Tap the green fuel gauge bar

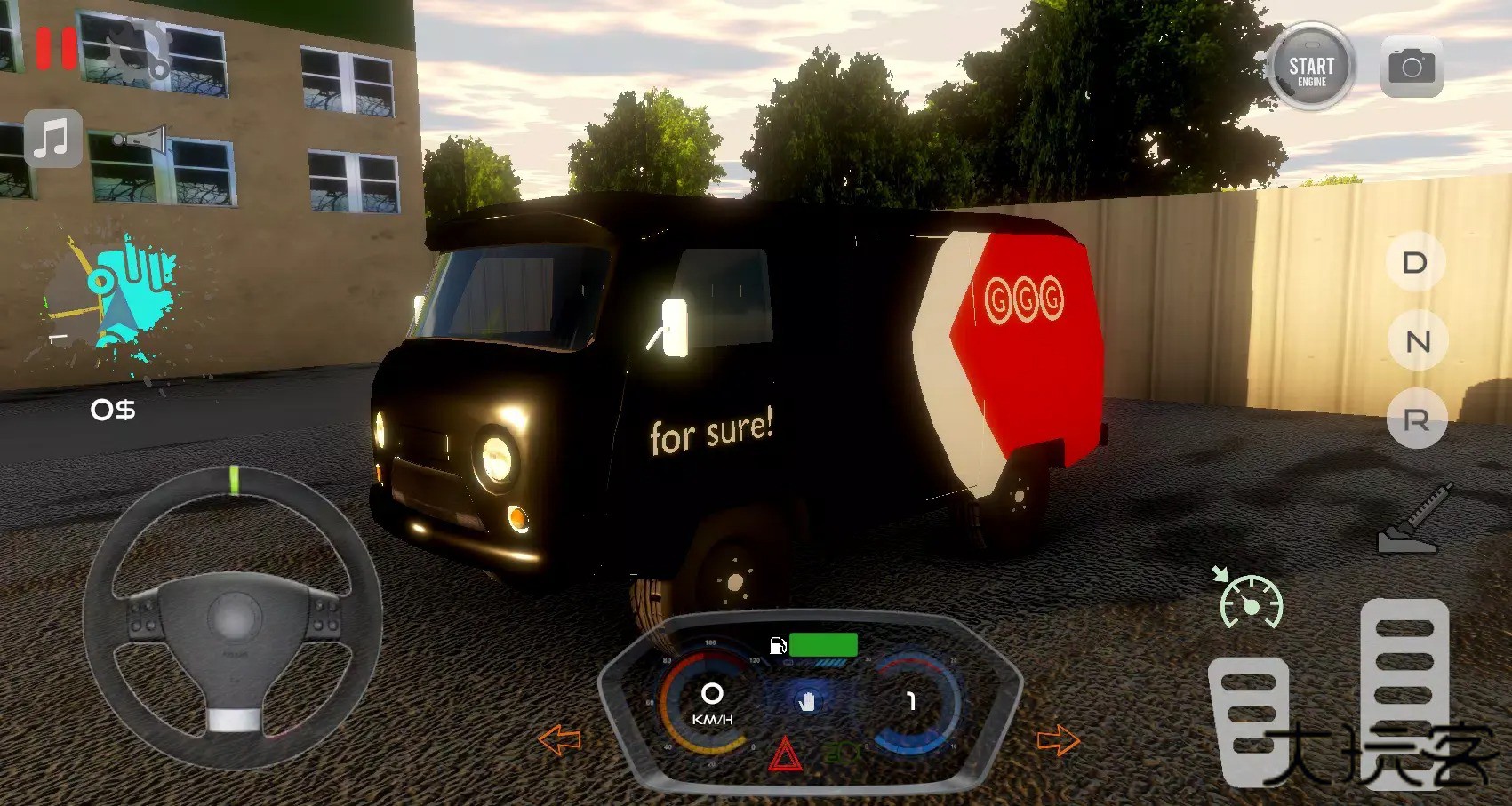(x=824, y=643)
